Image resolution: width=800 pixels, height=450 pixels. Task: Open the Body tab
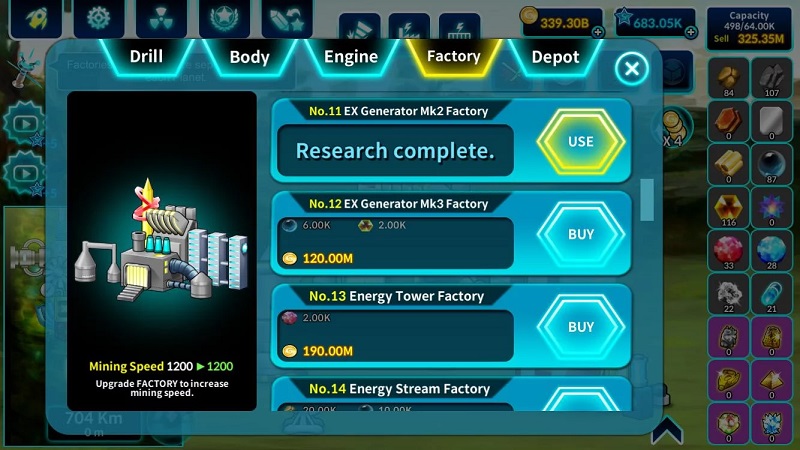tap(249, 57)
